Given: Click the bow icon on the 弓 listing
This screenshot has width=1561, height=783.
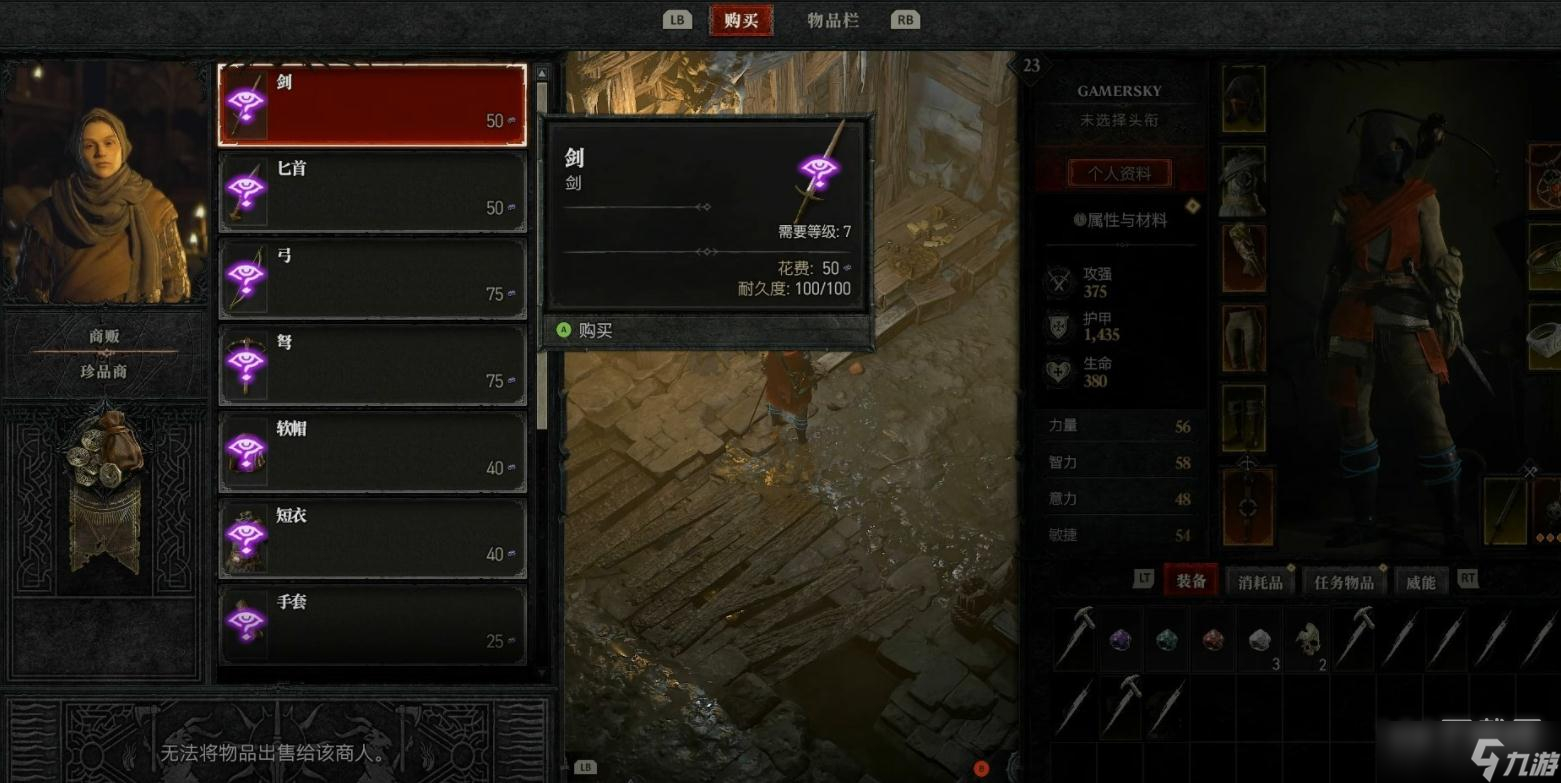Looking at the screenshot, I should click(x=248, y=276).
